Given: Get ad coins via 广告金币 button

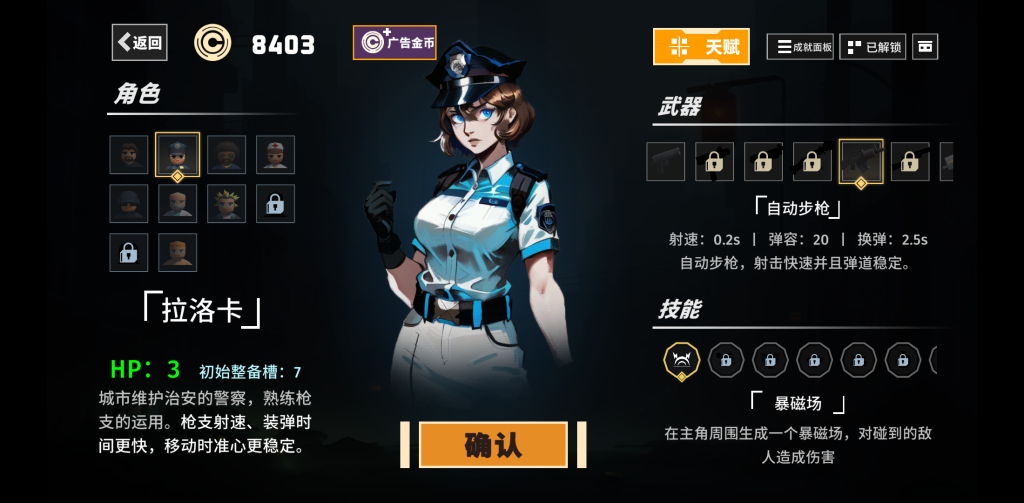Looking at the screenshot, I should [x=395, y=43].
